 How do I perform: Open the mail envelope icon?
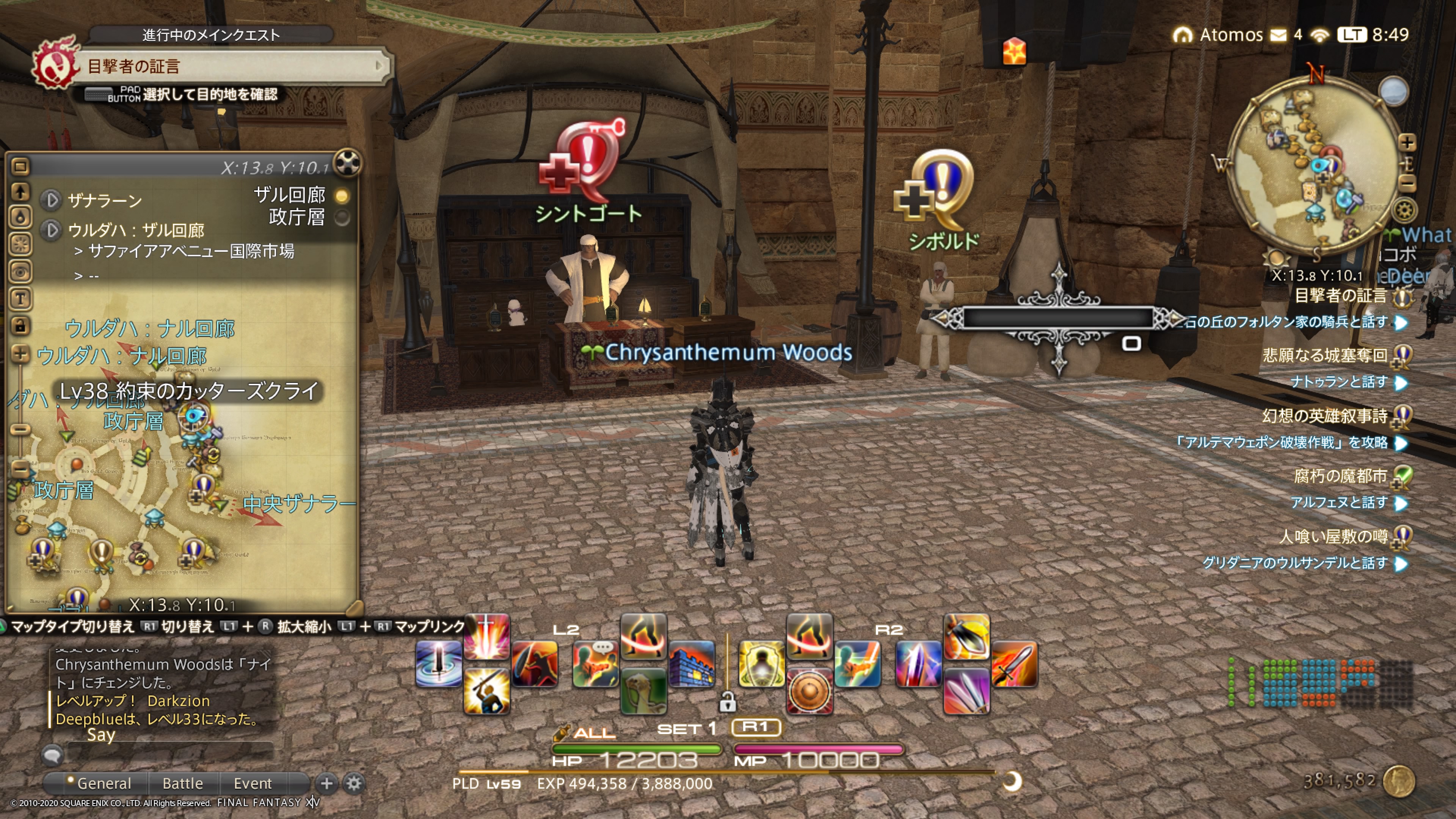pos(1278,36)
